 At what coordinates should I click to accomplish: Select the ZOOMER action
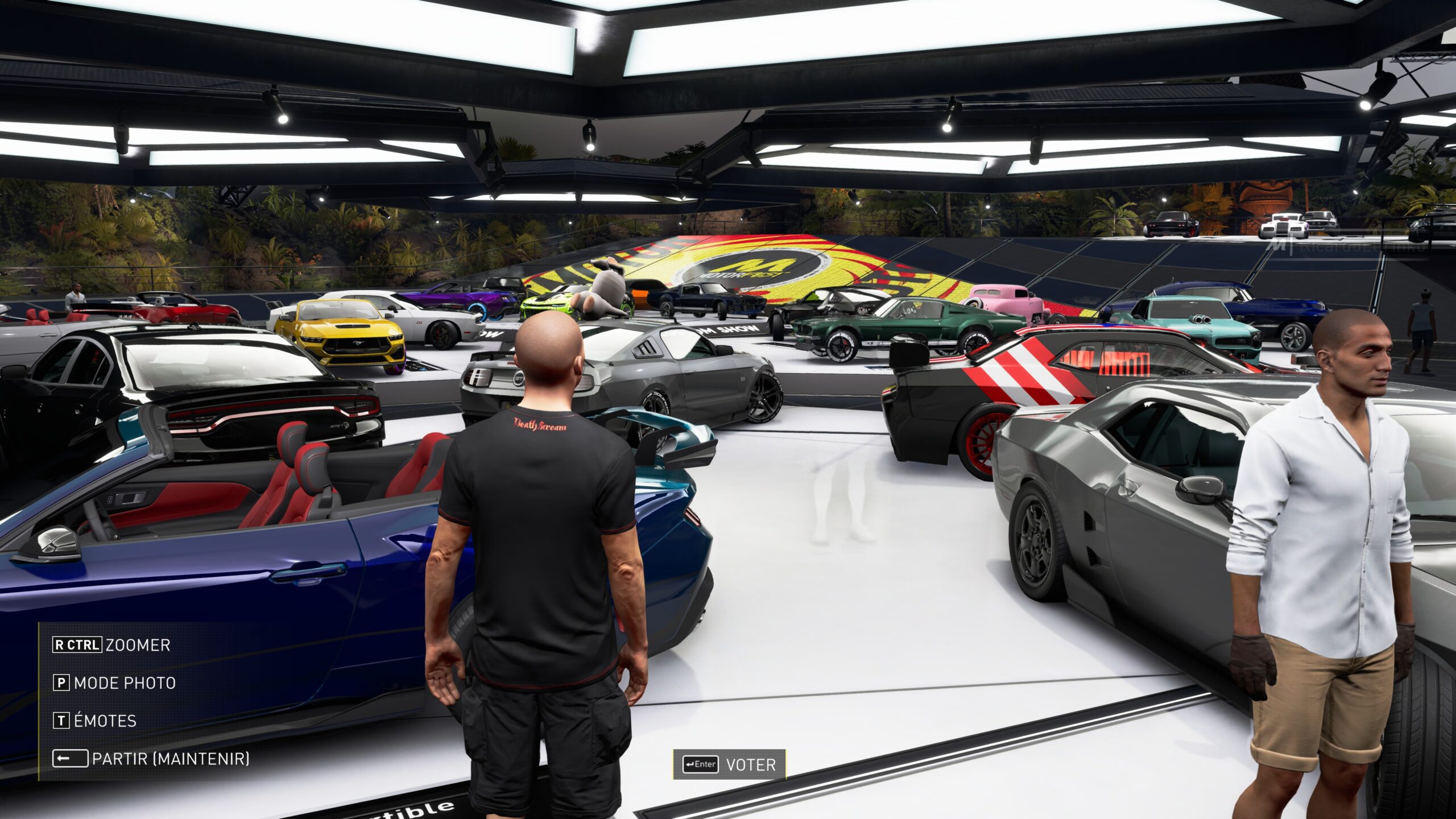click(111, 645)
